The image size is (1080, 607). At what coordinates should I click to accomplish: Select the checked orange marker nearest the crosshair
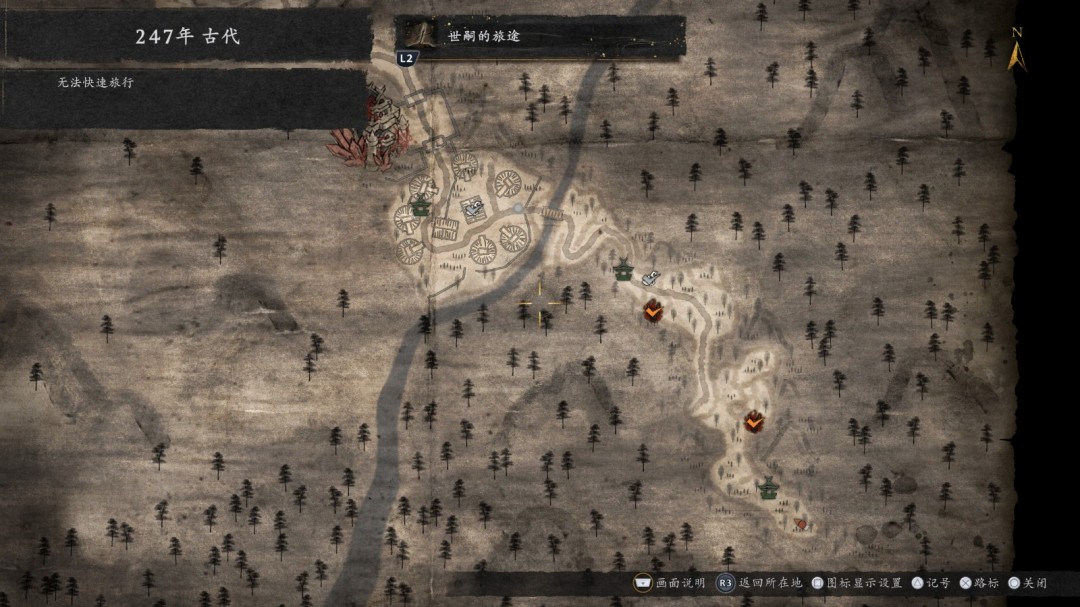click(654, 311)
